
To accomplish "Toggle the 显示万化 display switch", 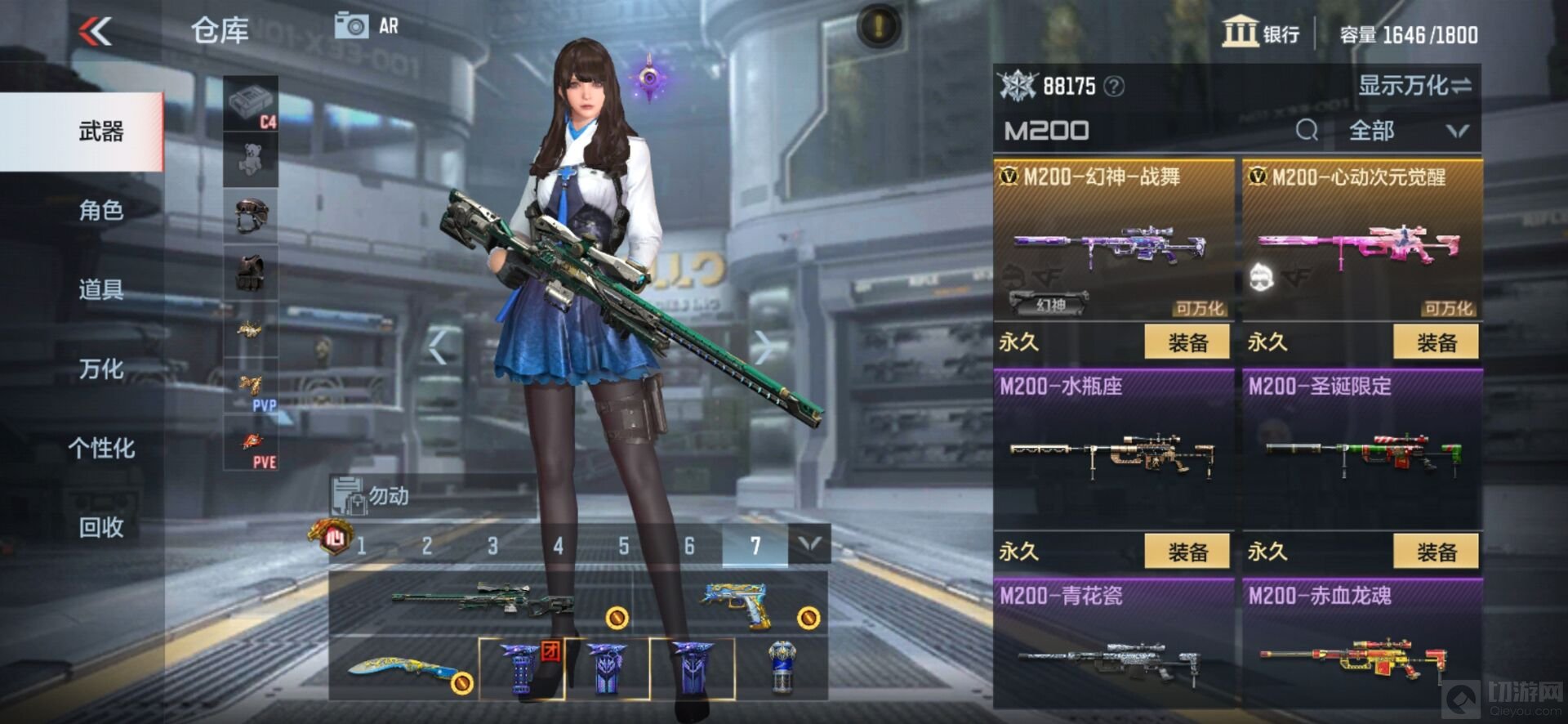I will tap(1414, 85).
